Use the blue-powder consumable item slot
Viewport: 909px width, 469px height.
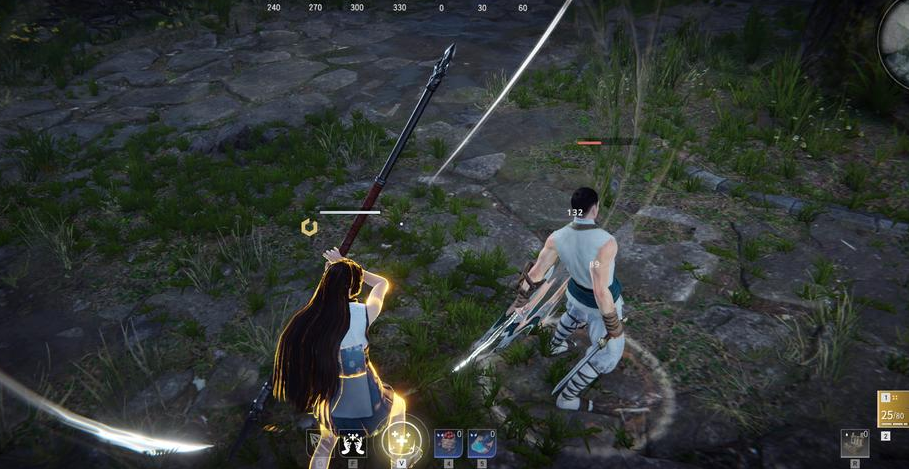click(x=481, y=442)
